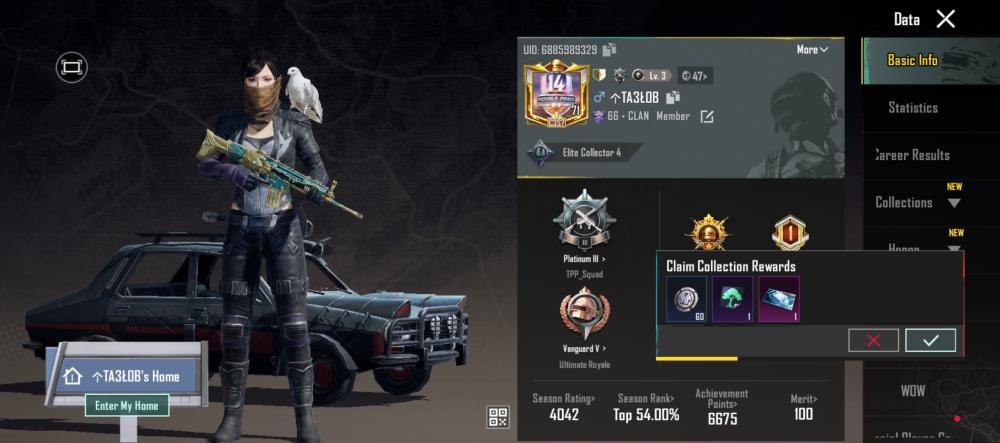
Task: Select the blue ticket reward item
Action: point(778,299)
